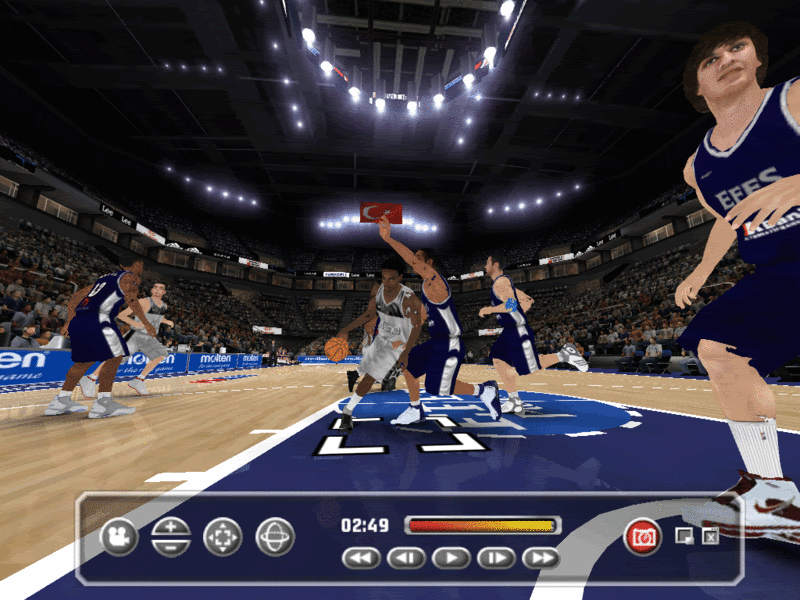This screenshot has width=800, height=600.
Task: Click the replay progress timeline bar
Action: pos(482,525)
